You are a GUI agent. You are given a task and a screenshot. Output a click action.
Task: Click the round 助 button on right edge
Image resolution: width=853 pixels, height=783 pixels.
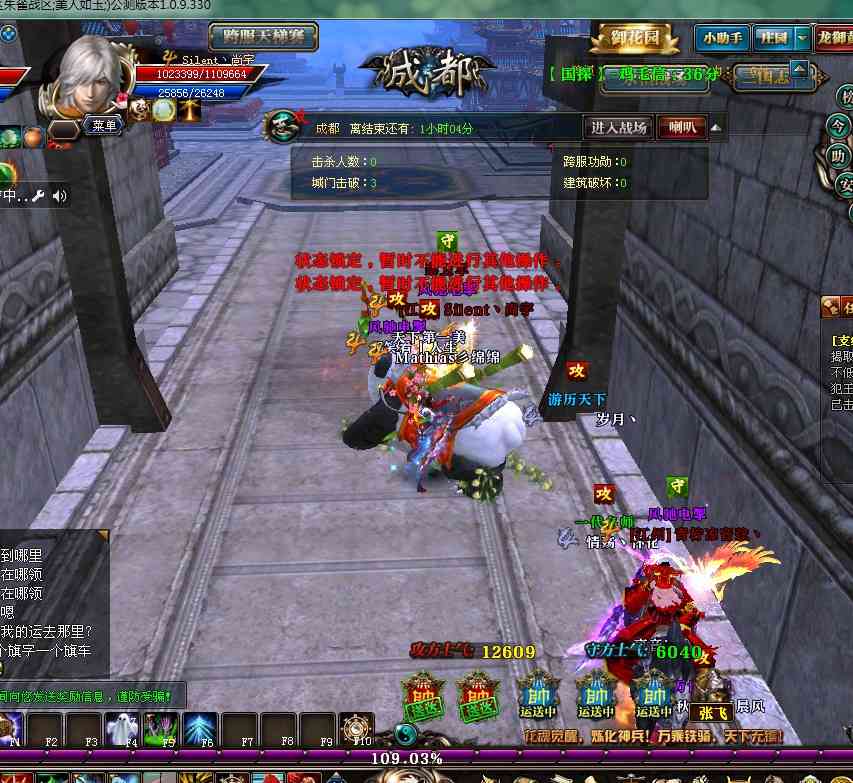[x=839, y=157]
